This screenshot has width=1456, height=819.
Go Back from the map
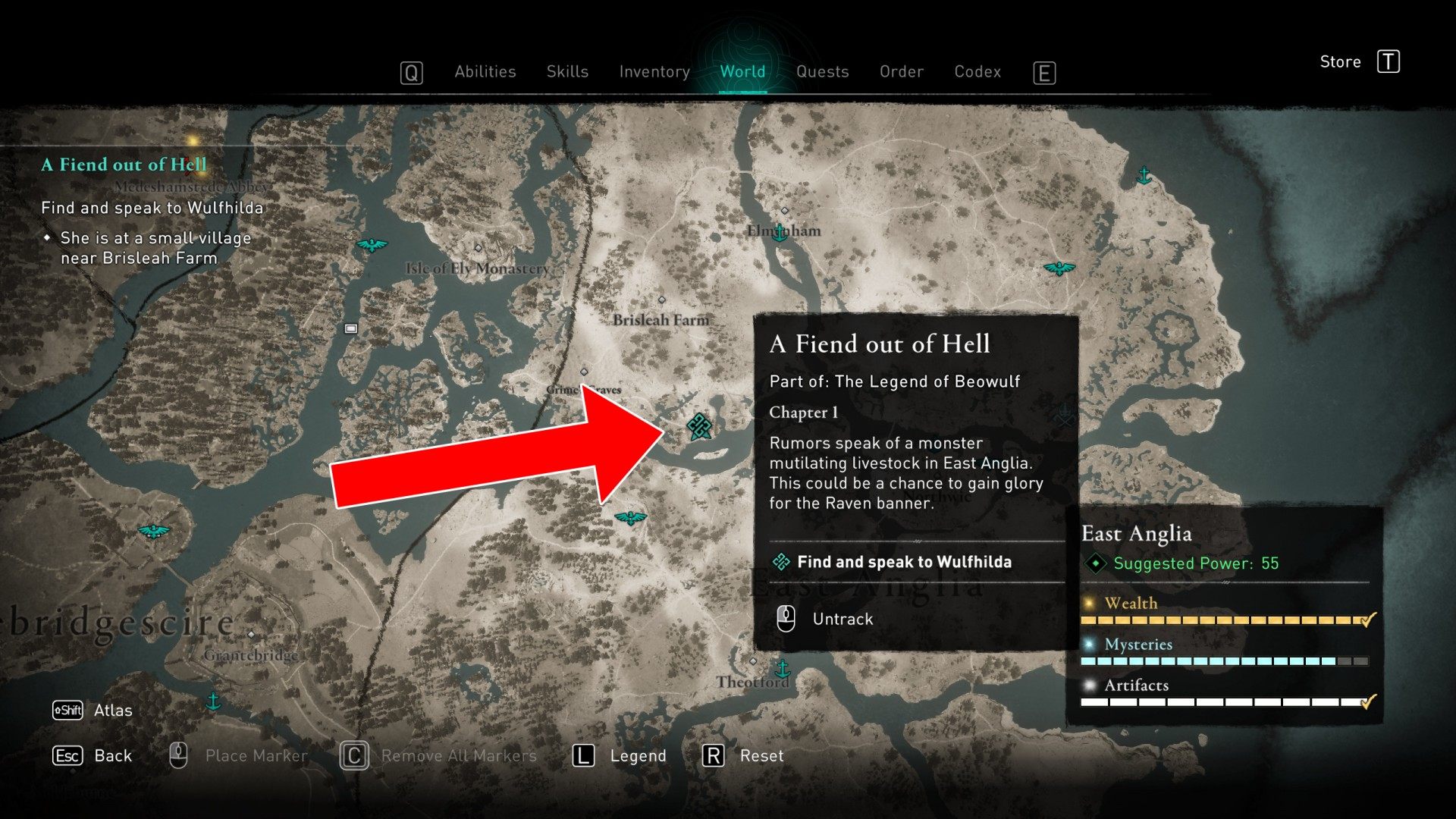112,756
